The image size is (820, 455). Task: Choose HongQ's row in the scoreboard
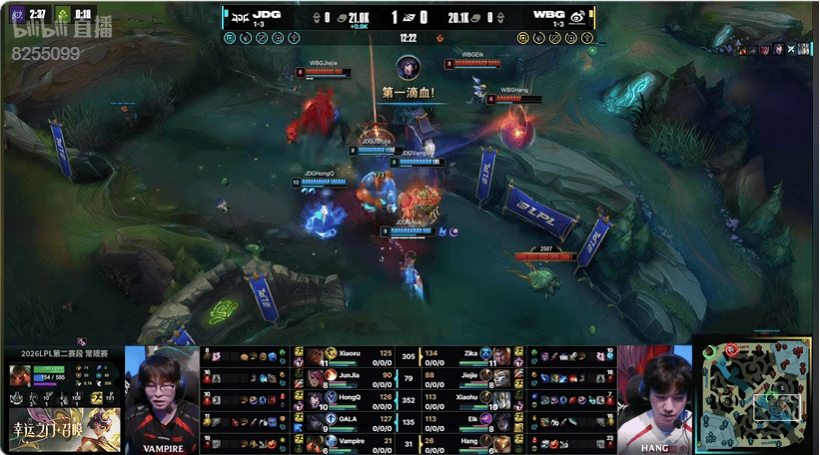[x=345, y=398]
